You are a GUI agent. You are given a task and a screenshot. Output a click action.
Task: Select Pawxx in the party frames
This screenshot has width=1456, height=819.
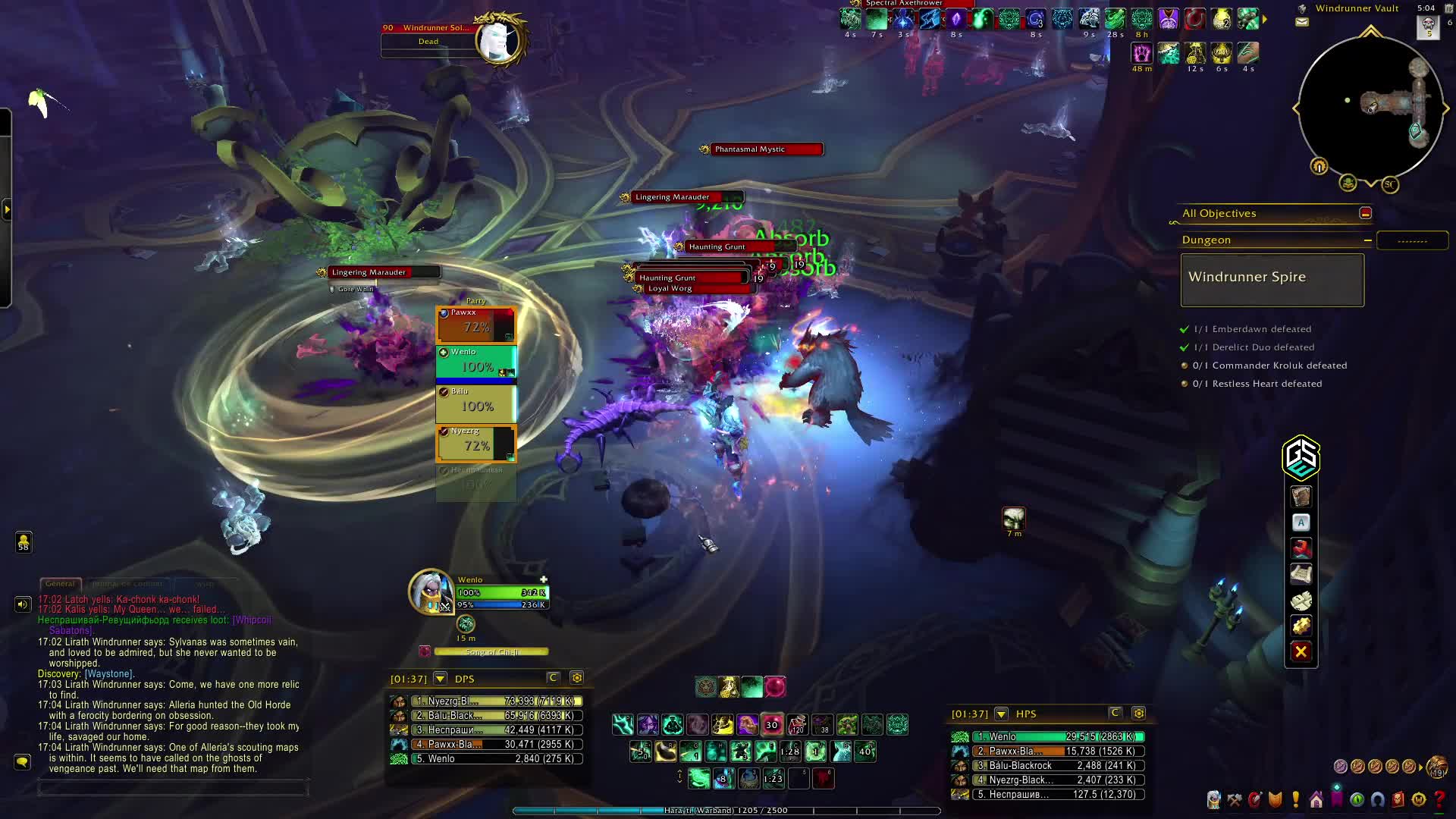pos(476,324)
